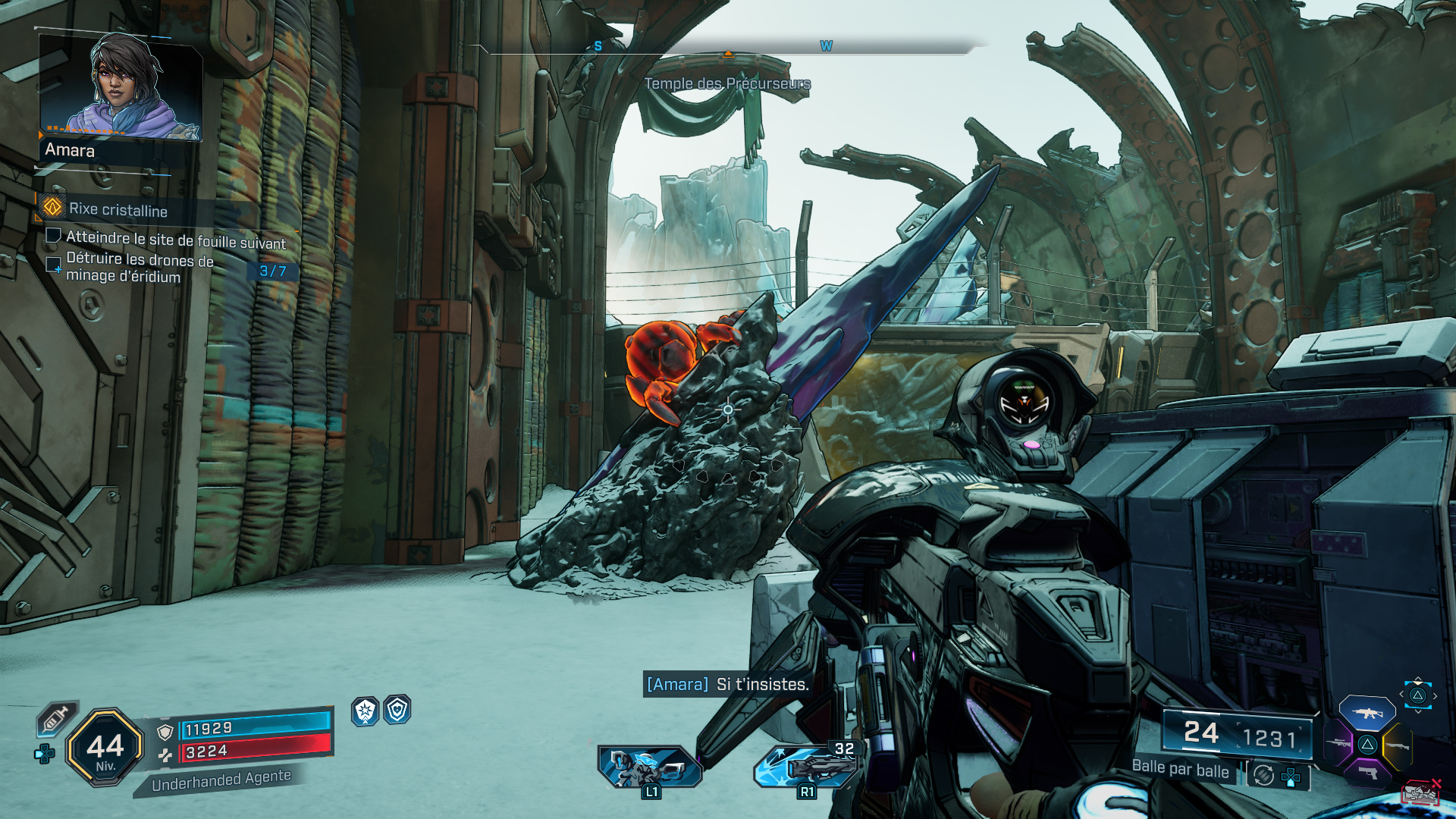Use the repair kit syringe icon

tap(57, 718)
